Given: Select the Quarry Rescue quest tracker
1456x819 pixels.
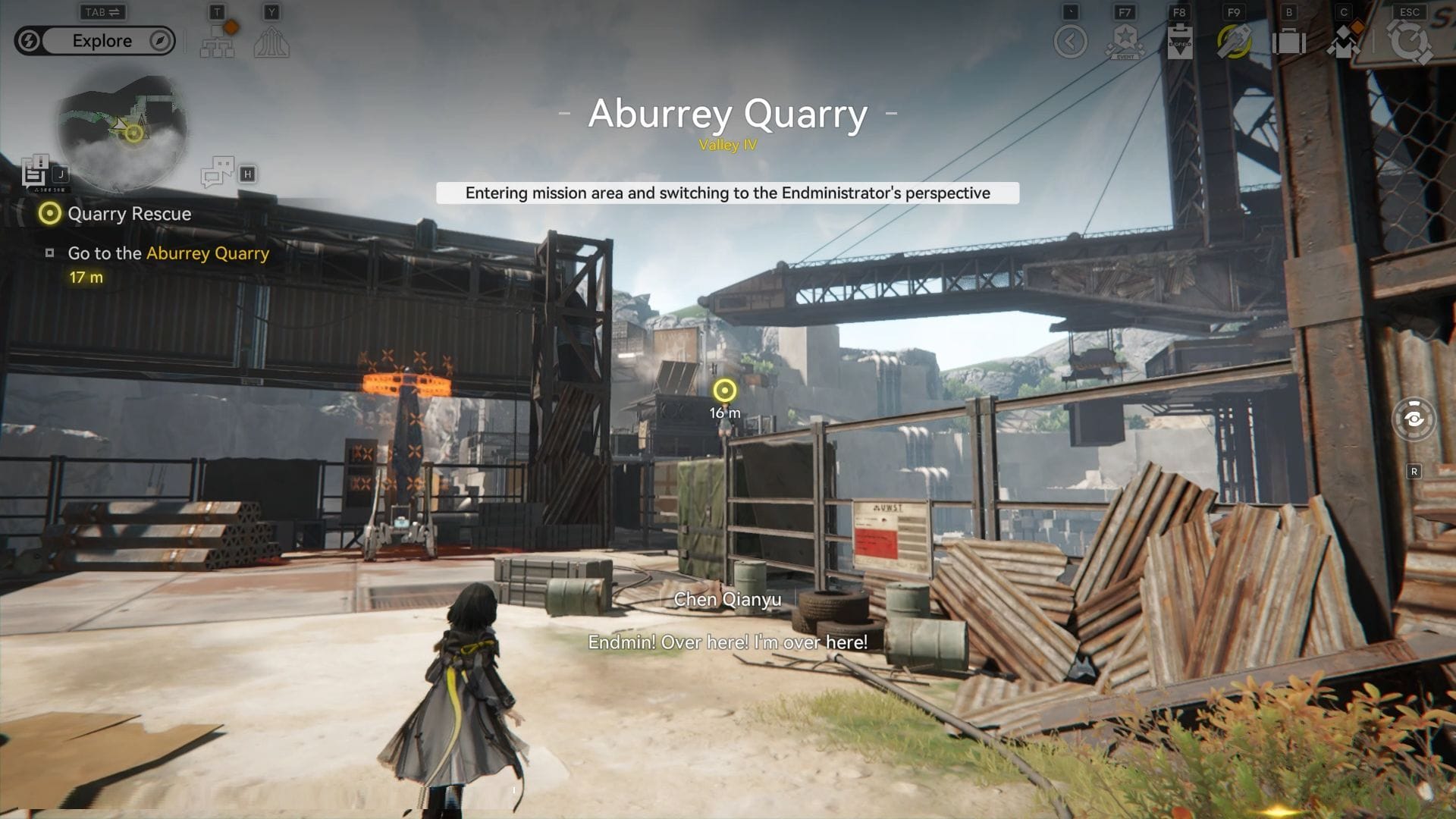Looking at the screenshot, I should pos(129,214).
